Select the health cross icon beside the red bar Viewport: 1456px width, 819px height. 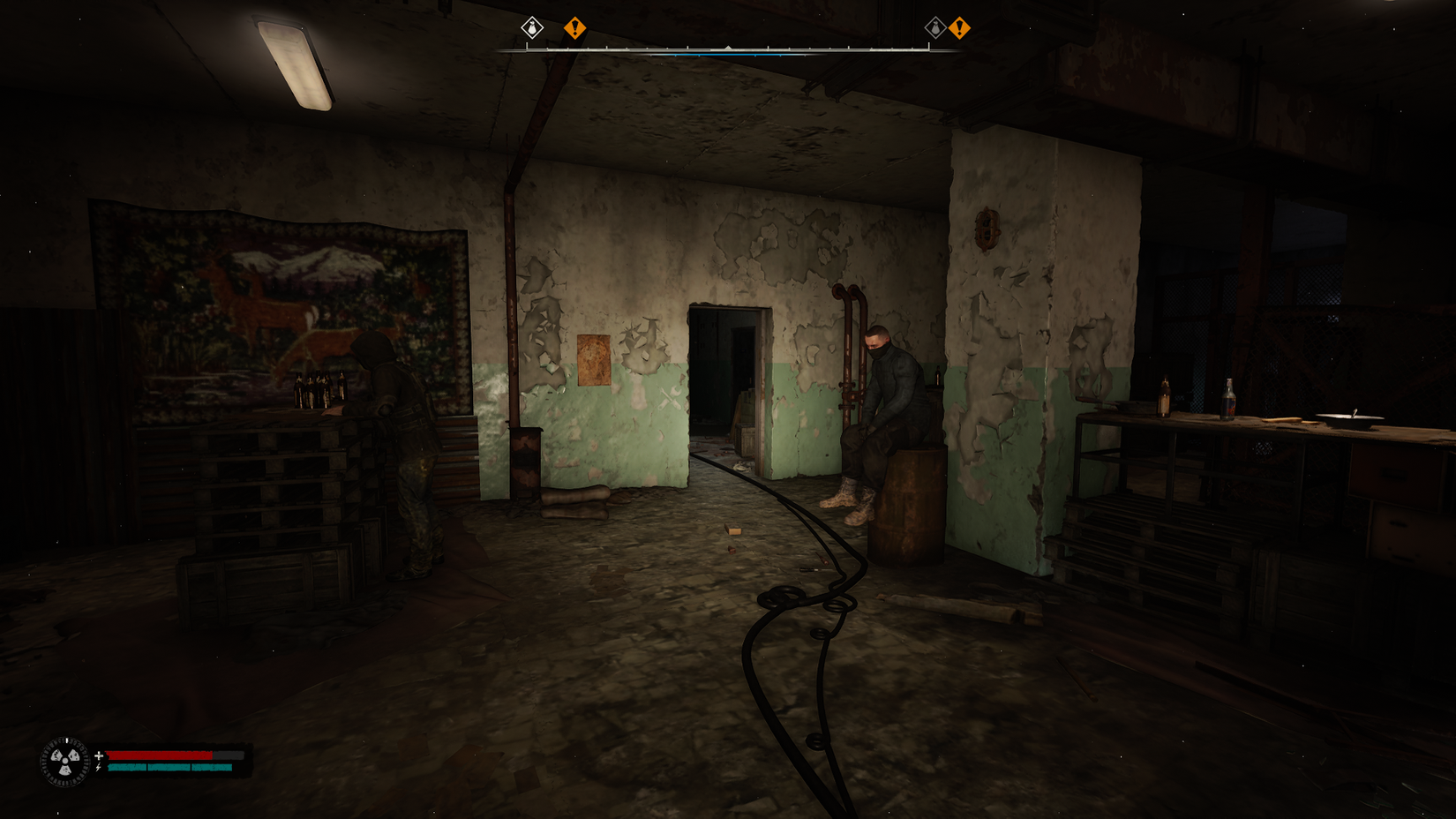(99, 755)
